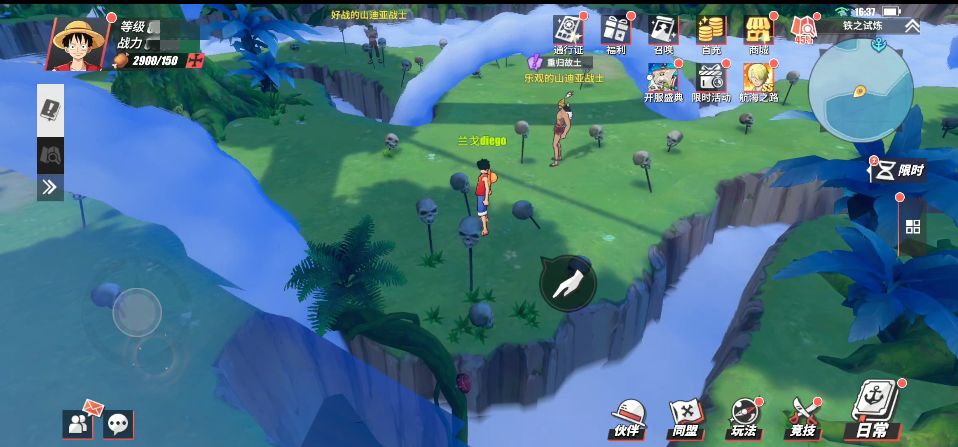Image resolution: width=958 pixels, height=447 pixels.
Task: Open the 航海之路 voyage path event
Action: pos(759,81)
